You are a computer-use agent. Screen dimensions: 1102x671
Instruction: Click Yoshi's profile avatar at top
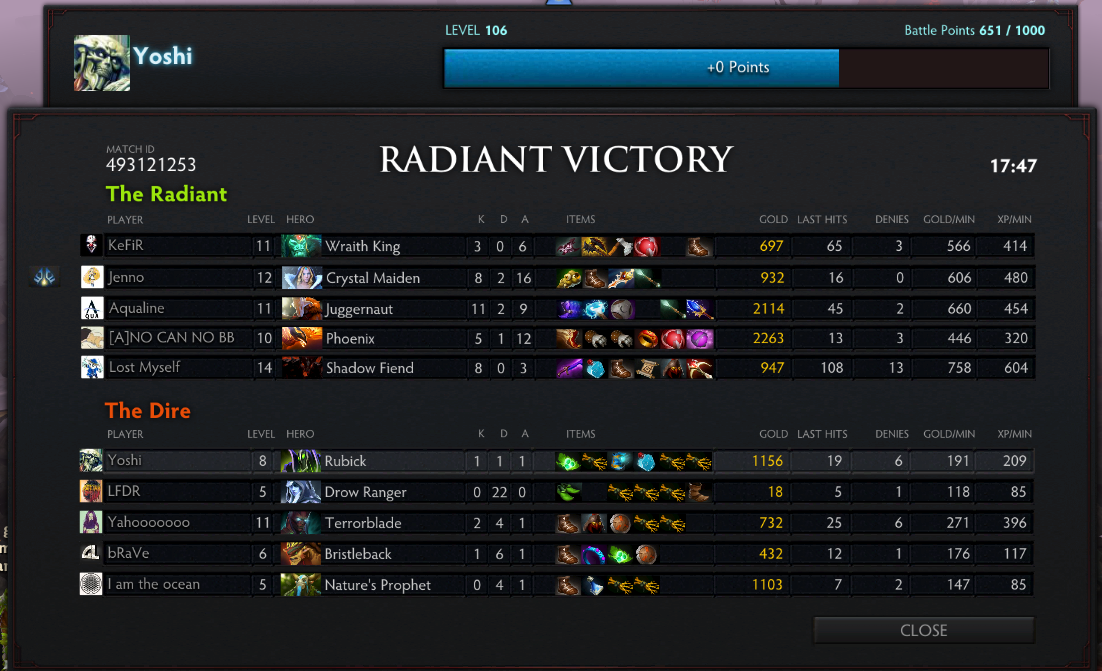point(102,63)
